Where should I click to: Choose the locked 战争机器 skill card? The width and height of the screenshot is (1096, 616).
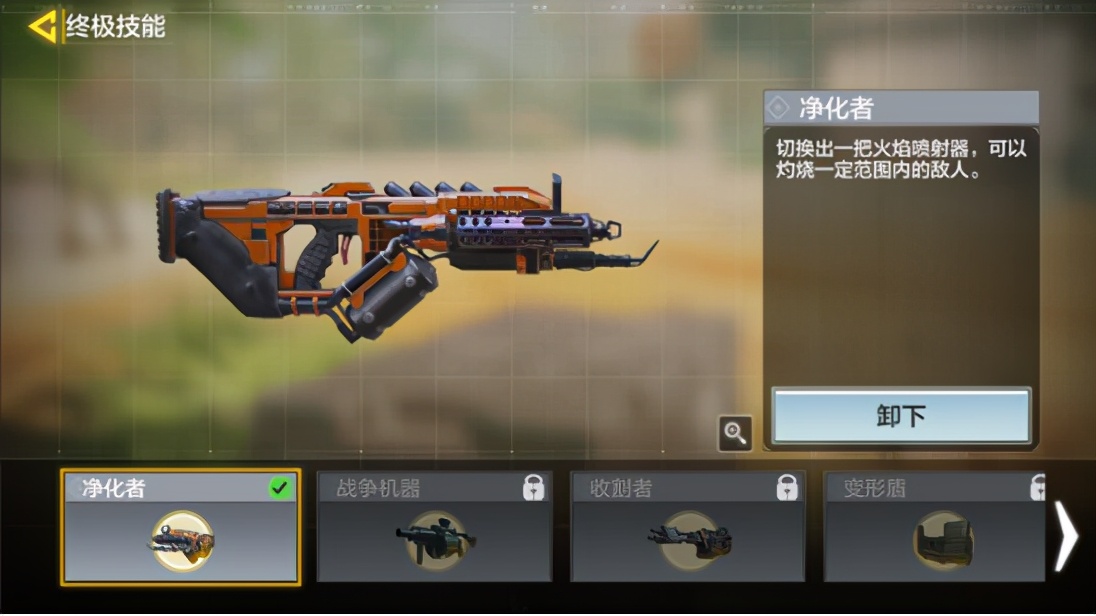tap(434, 527)
